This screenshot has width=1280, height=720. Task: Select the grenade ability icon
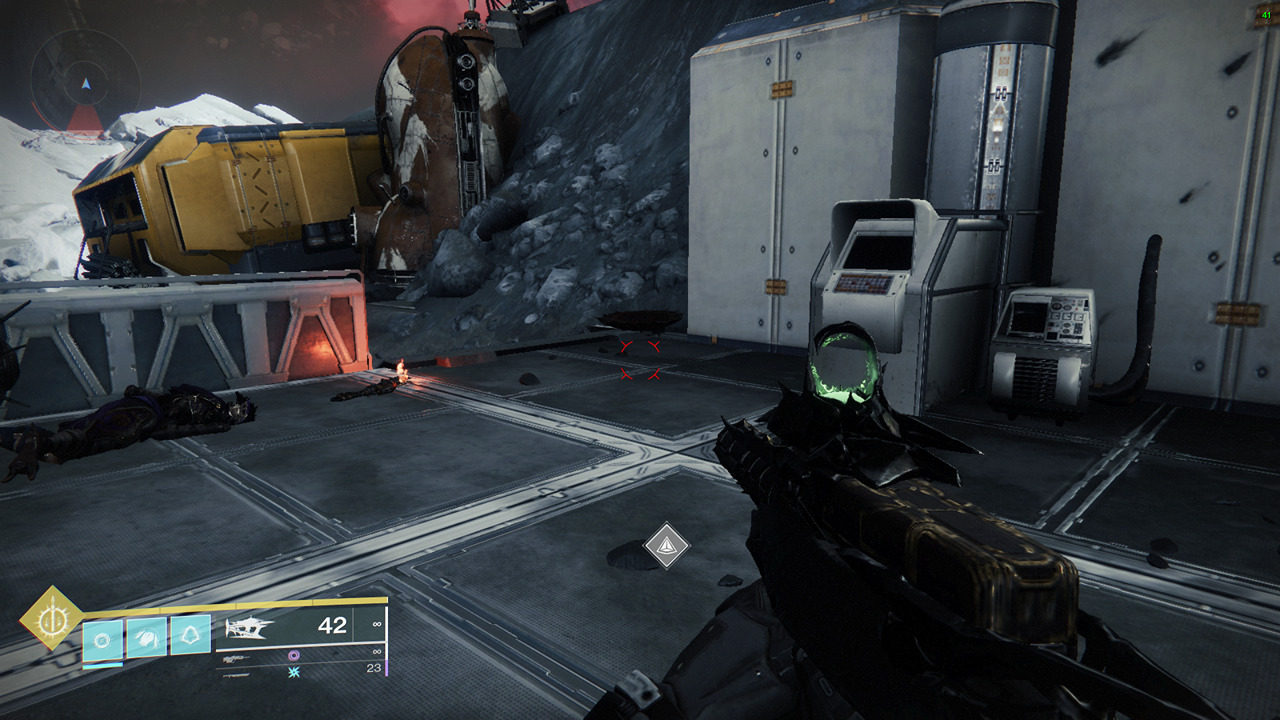tap(103, 637)
